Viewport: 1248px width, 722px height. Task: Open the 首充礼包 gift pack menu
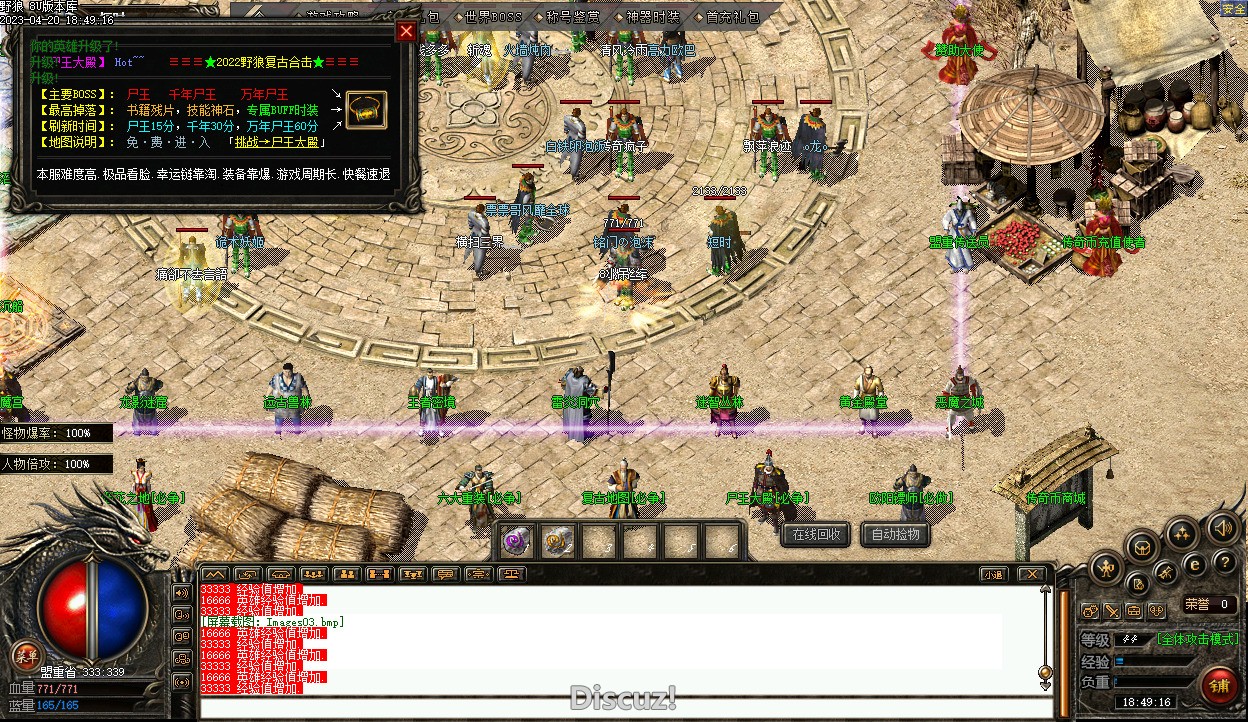coord(731,17)
